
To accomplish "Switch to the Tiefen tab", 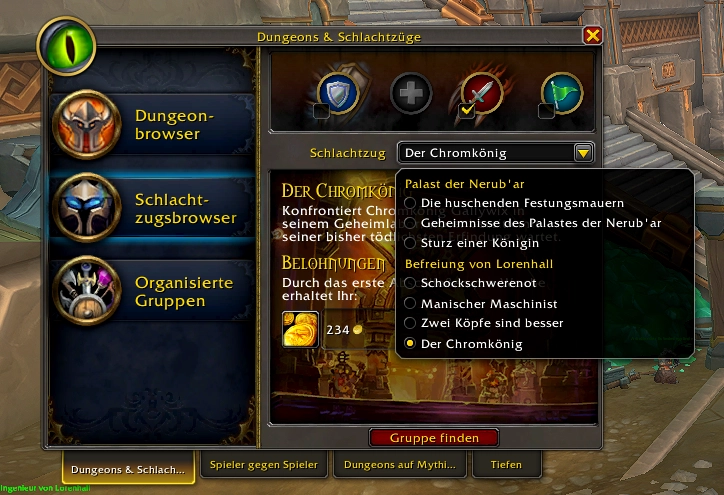I will pyautogui.click(x=506, y=465).
